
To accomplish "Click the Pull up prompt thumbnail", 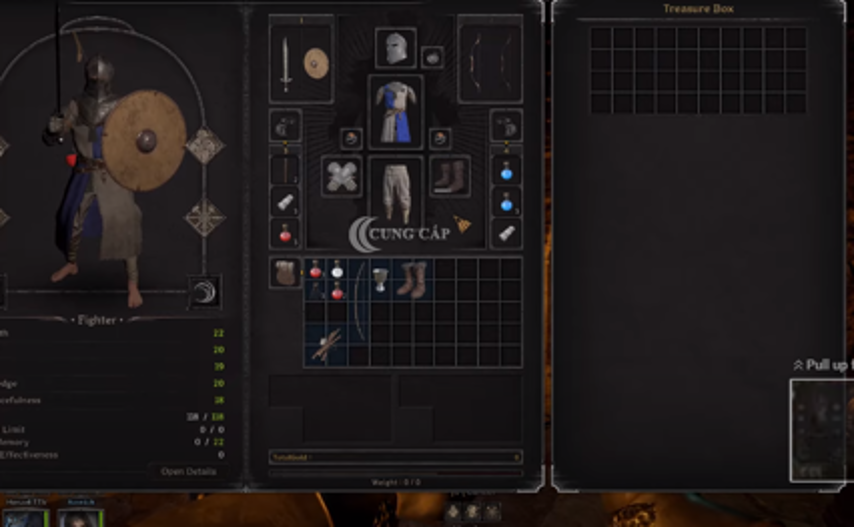I will tap(821, 430).
